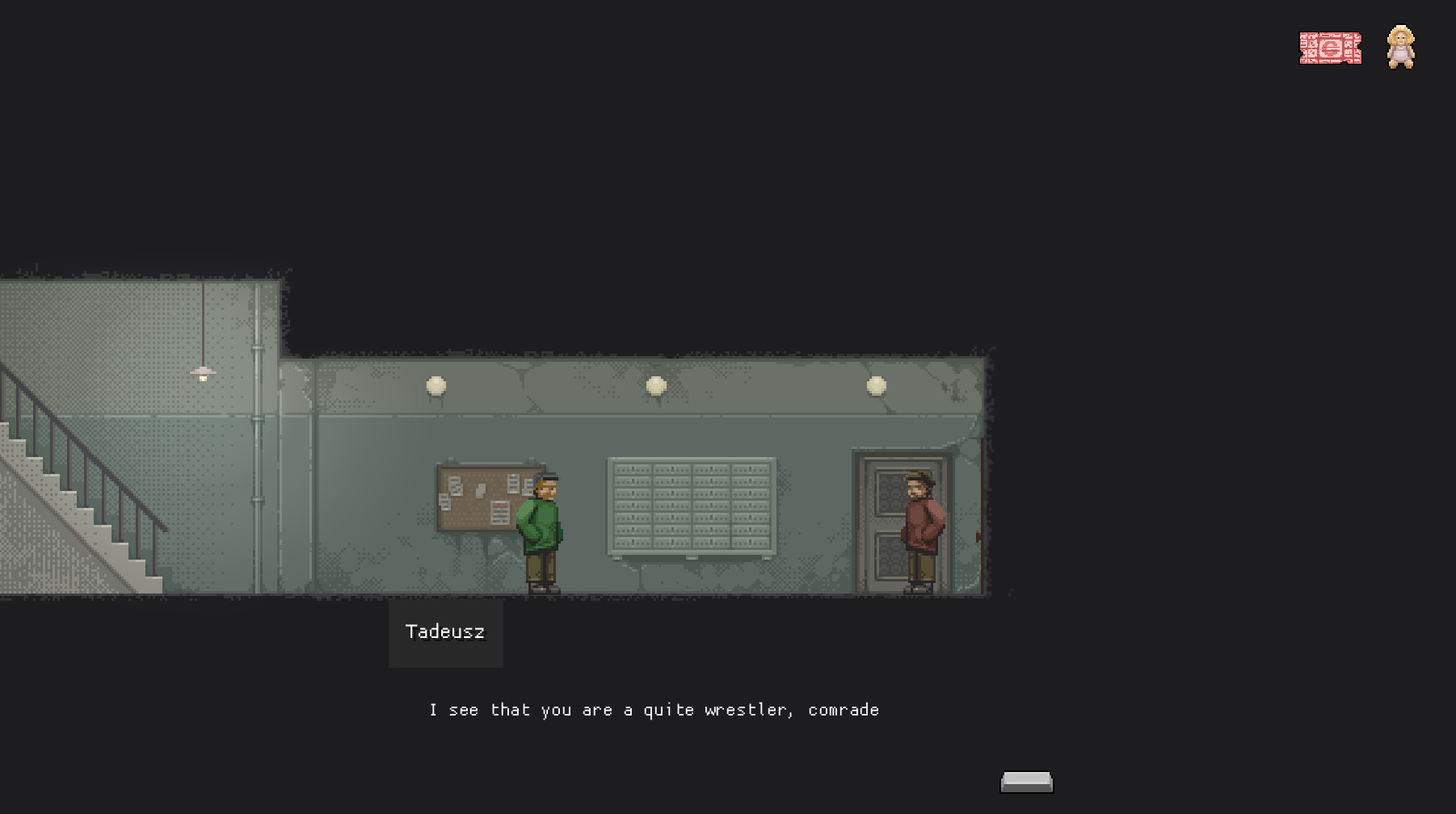Click the middle ceiling light above the mailboxes
The image size is (1456, 814).
coord(655,385)
